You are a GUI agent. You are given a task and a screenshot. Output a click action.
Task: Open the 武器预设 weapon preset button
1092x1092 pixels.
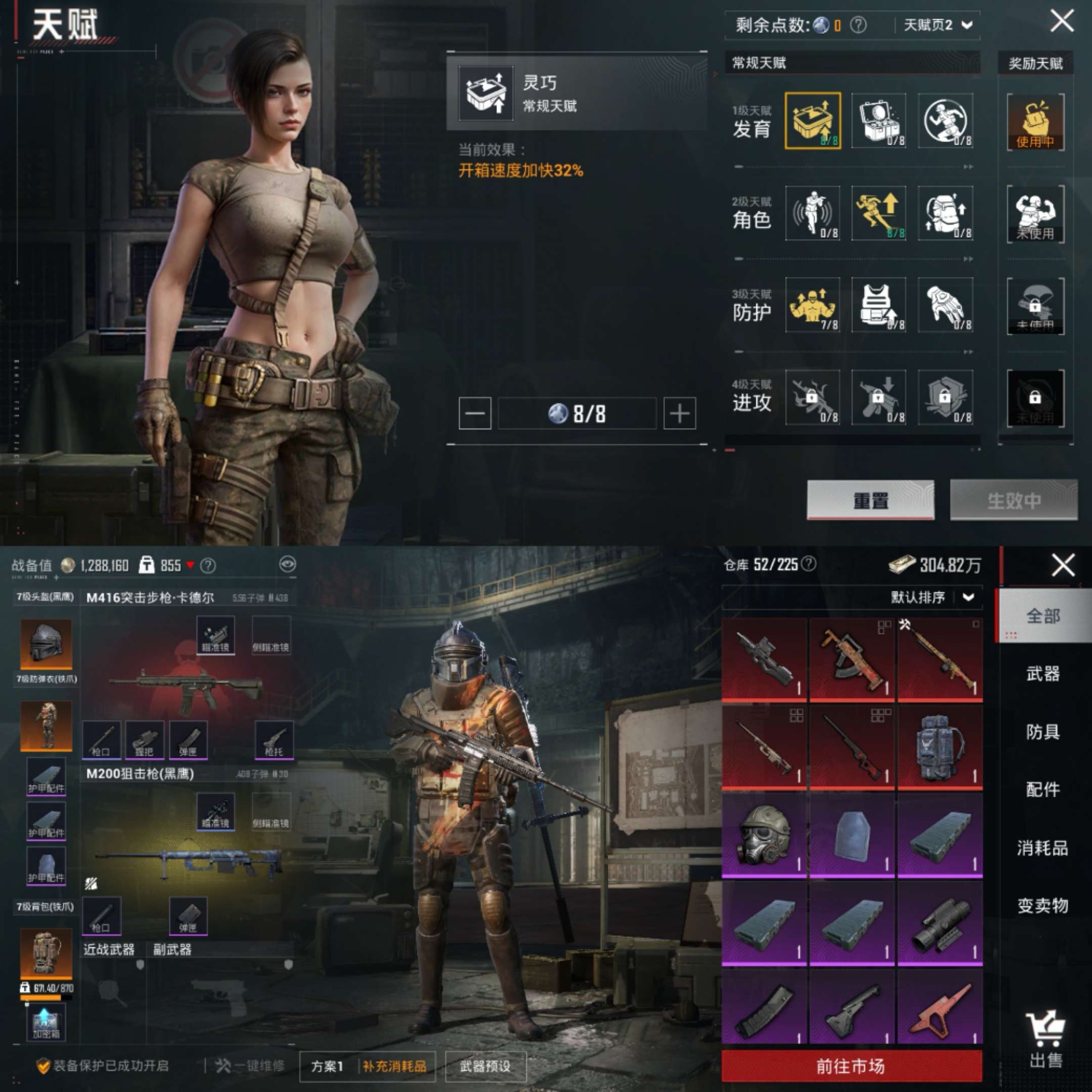tap(485, 1066)
